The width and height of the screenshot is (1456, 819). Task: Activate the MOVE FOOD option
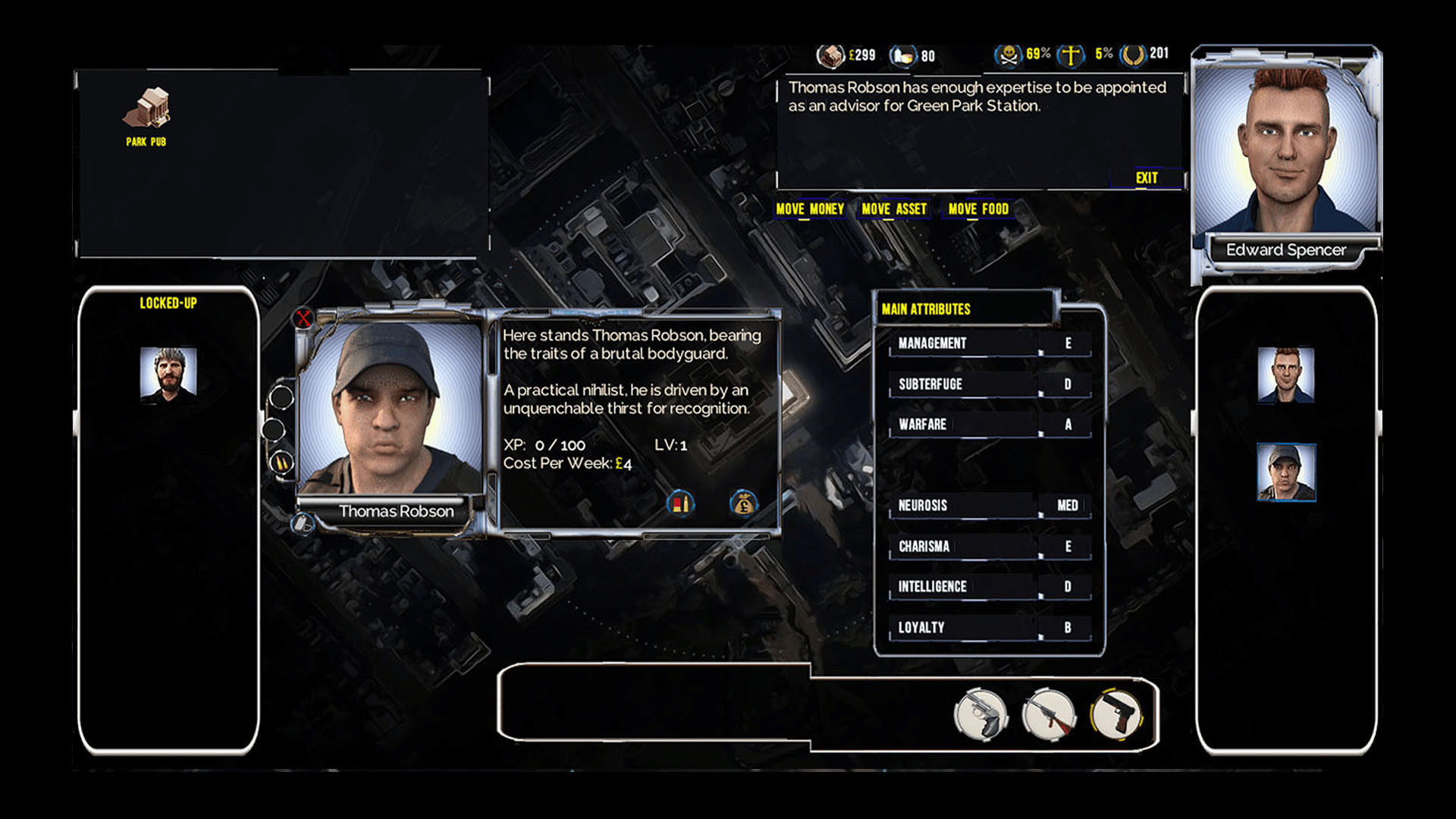(x=978, y=209)
